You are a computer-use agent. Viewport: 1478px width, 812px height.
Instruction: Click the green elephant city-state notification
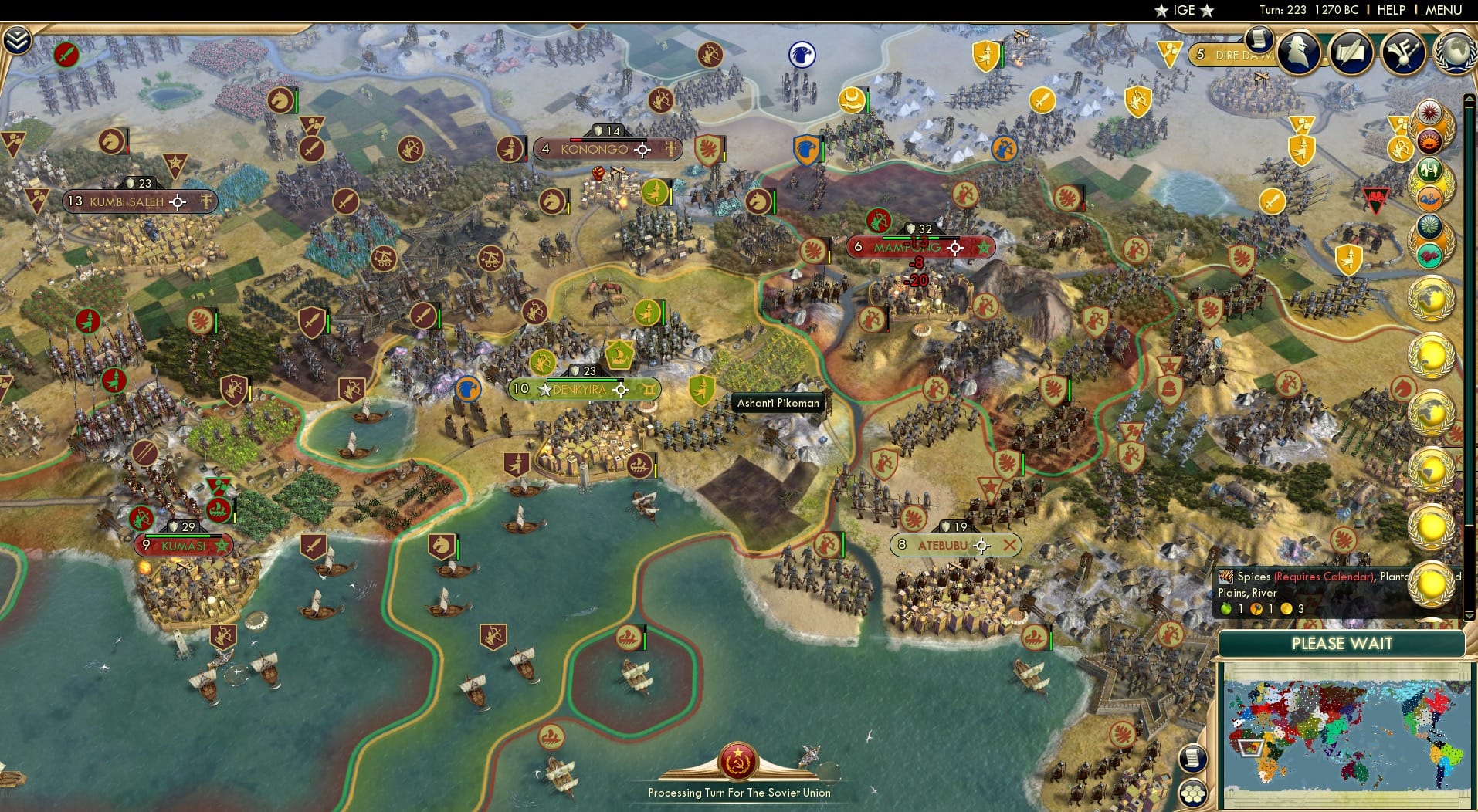click(1432, 168)
